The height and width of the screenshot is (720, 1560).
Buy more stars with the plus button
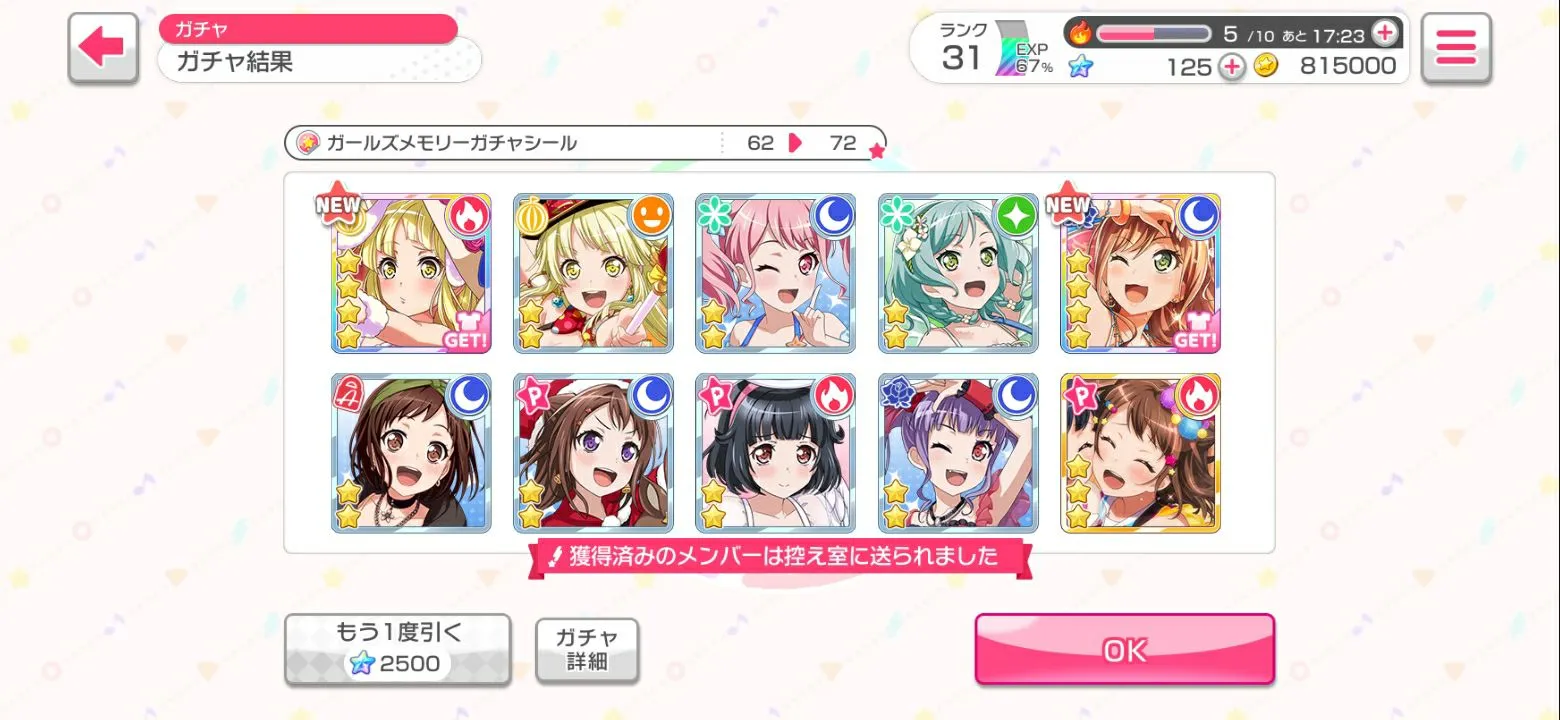(x=1232, y=67)
